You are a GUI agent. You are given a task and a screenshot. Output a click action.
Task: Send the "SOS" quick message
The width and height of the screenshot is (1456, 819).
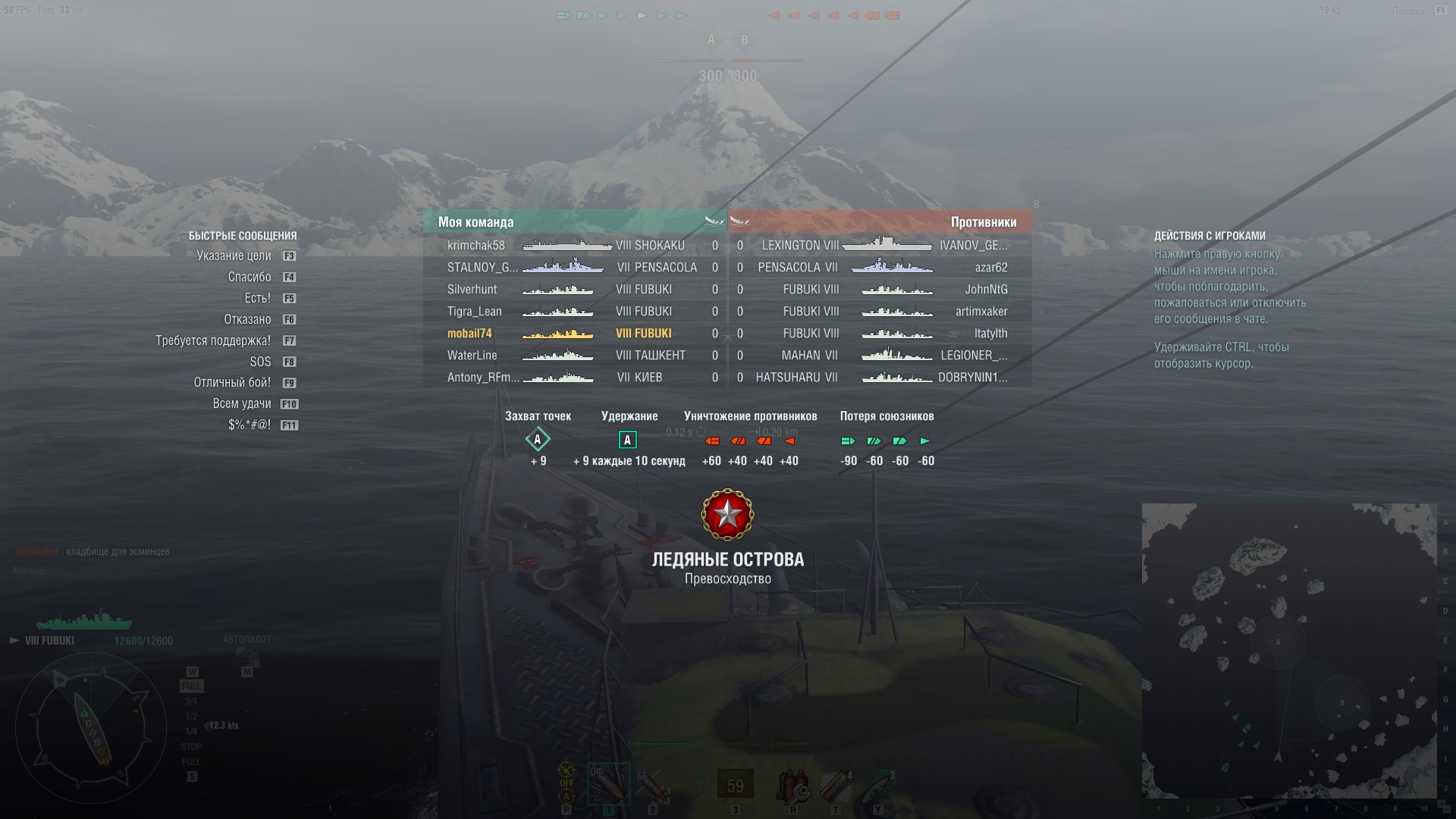click(260, 362)
